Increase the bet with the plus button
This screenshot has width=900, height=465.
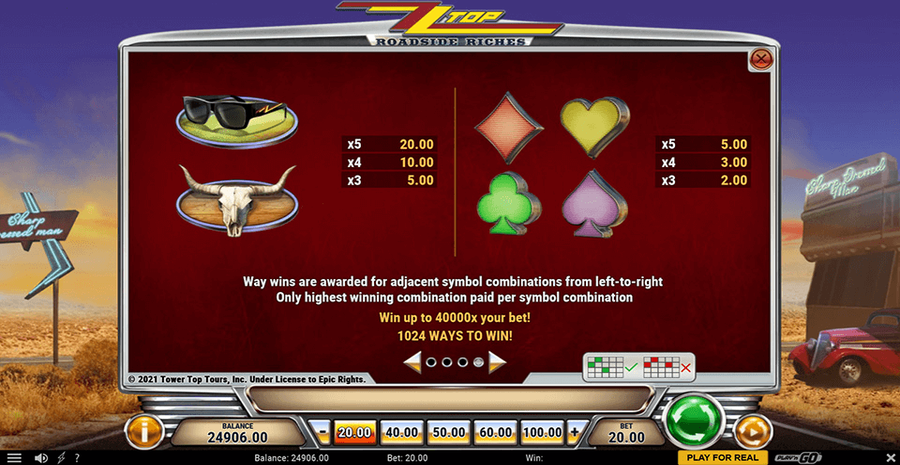(574, 432)
